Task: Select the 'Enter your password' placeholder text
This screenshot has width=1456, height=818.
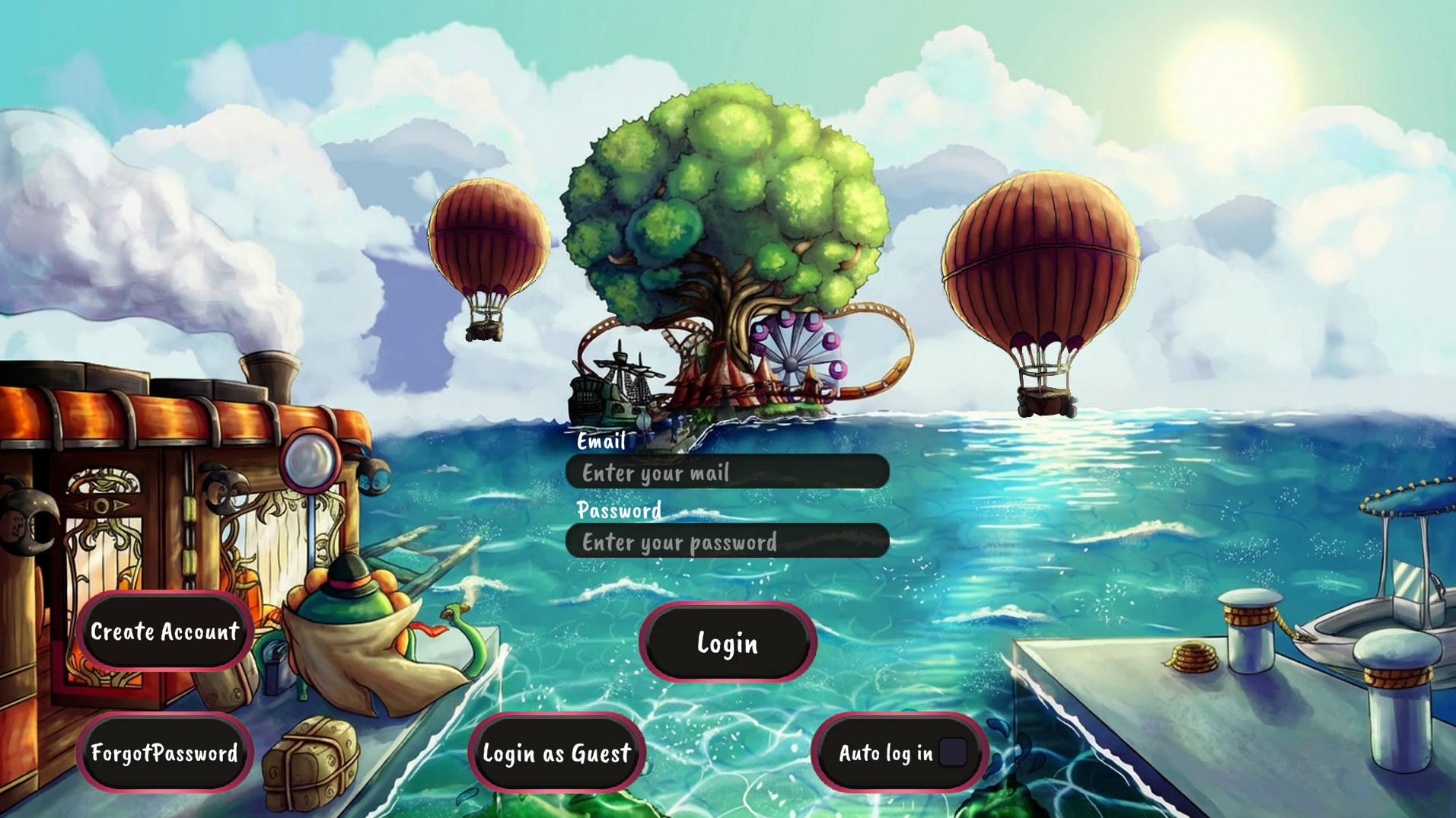Action: (x=680, y=542)
